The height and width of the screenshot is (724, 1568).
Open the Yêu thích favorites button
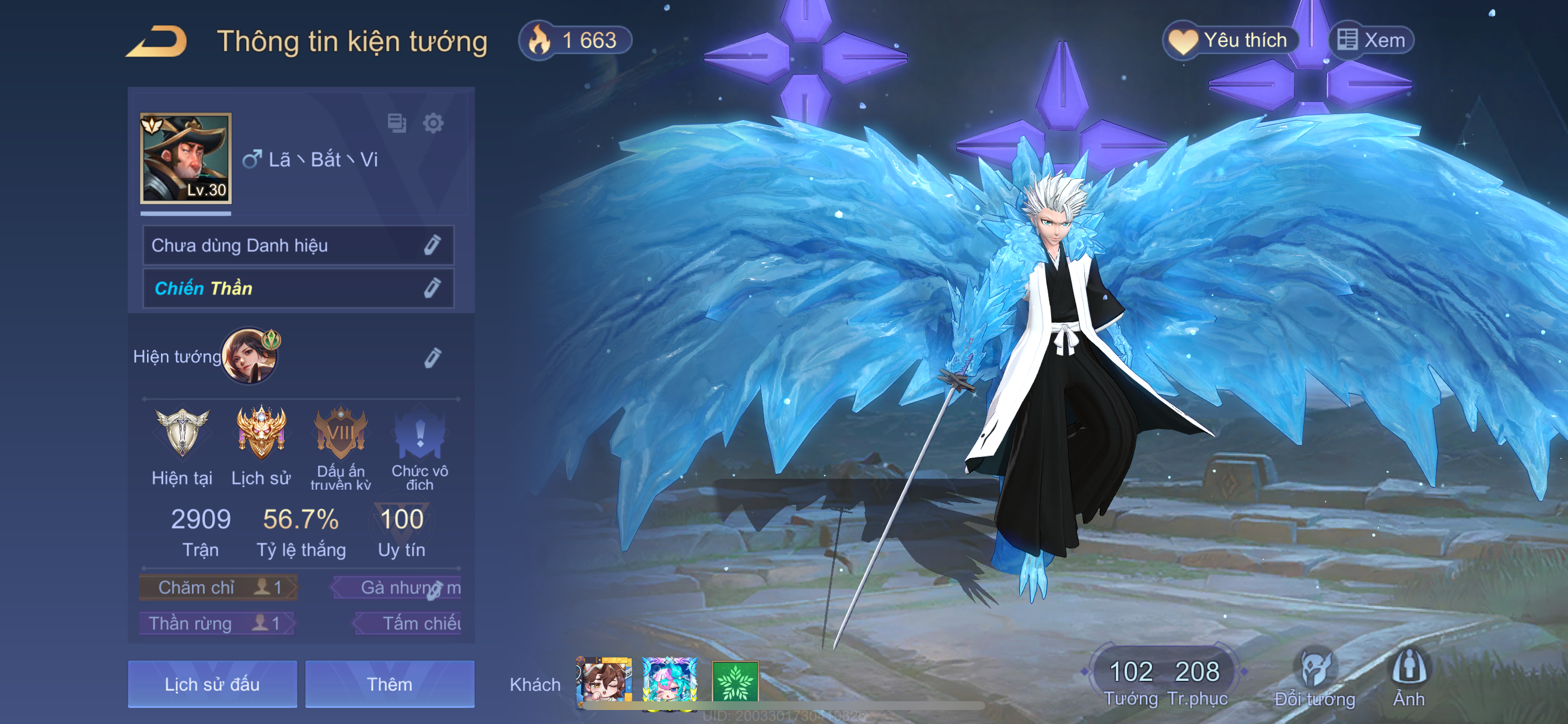point(1231,40)
